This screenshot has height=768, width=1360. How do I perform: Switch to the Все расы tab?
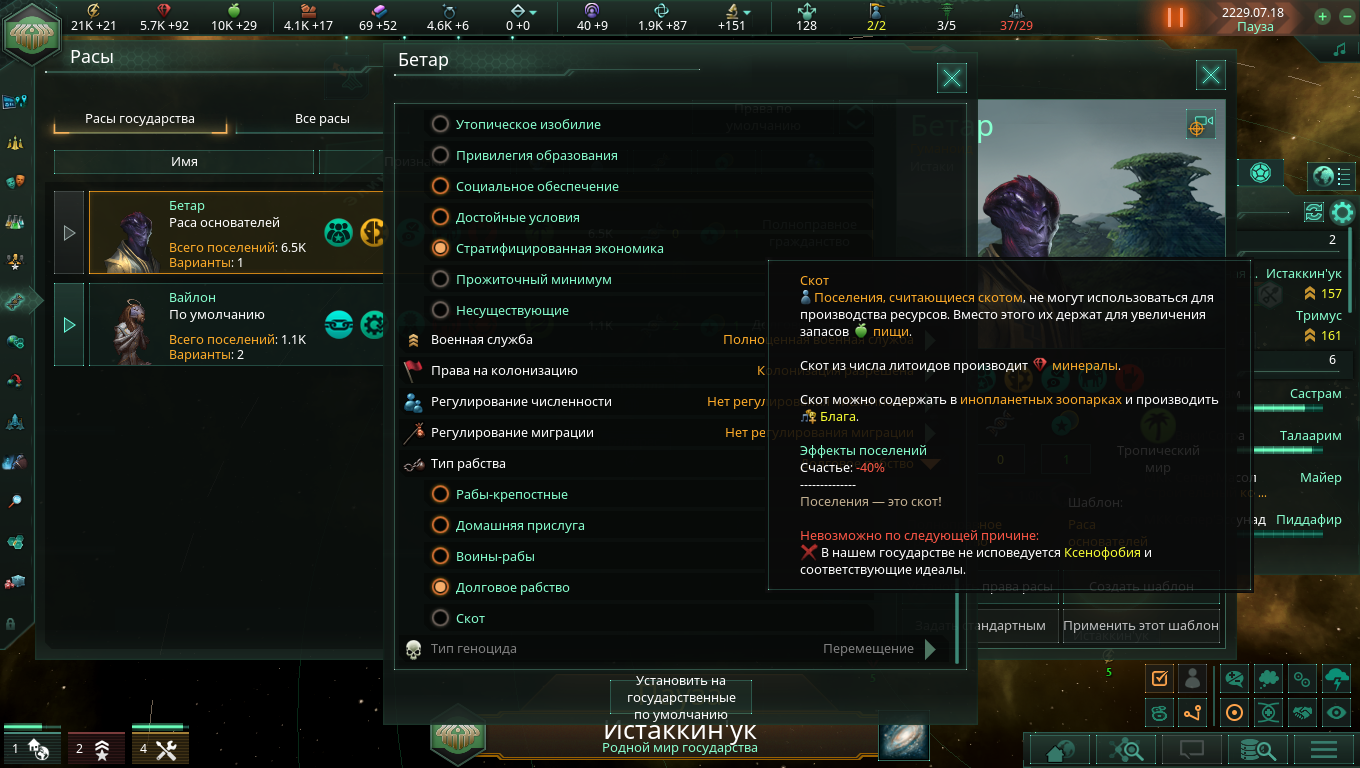(x=322, y=119)
